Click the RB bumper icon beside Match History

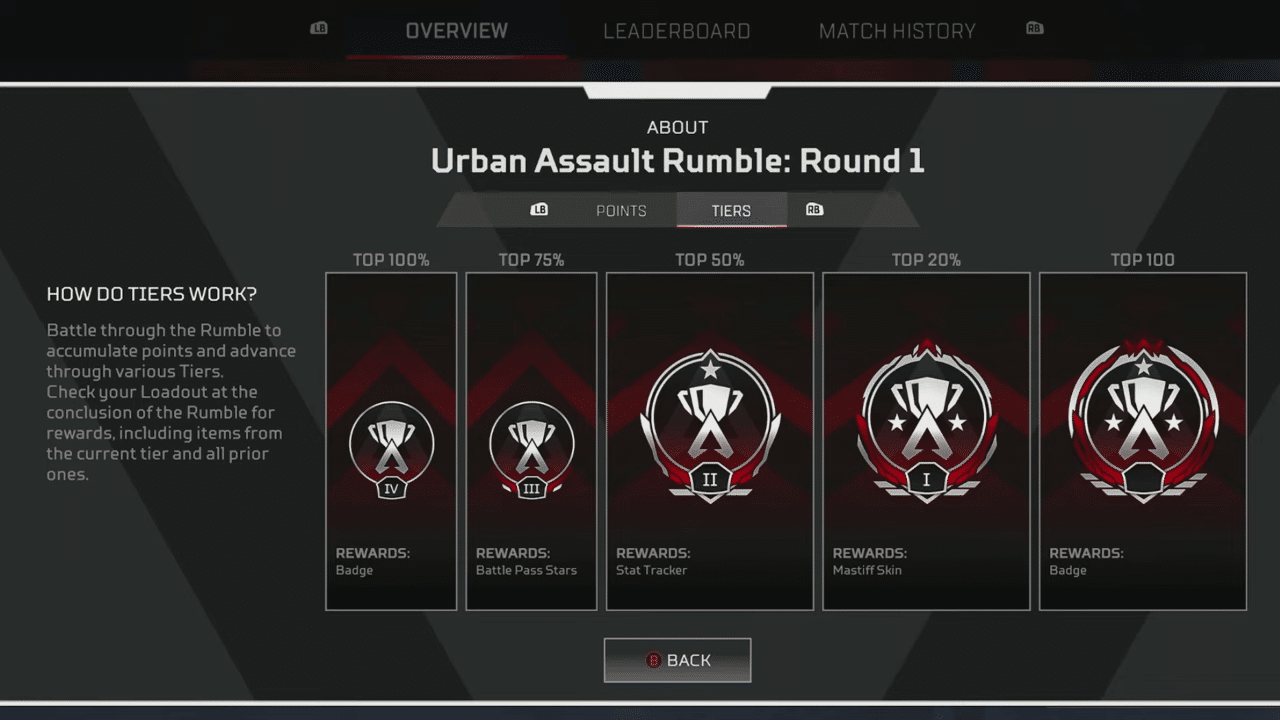(x=1036, y=31)
